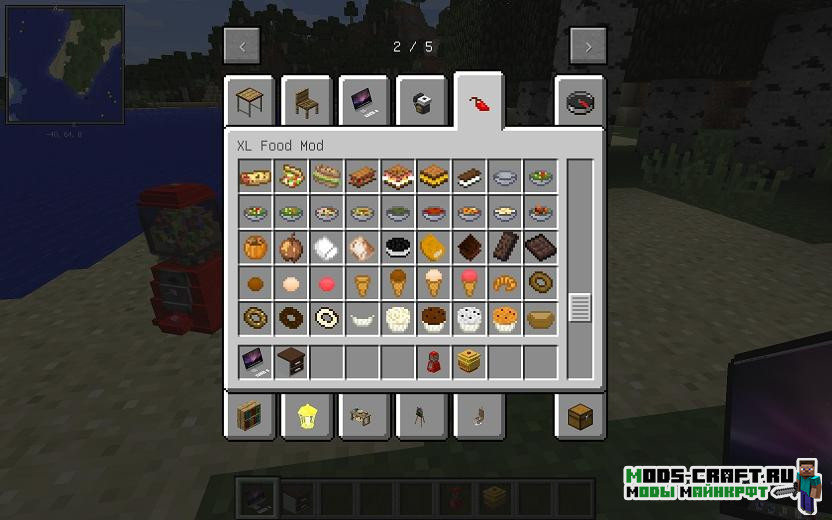Open the compass search tab
This screenshot has height=520, width=832.
[580, 102]
